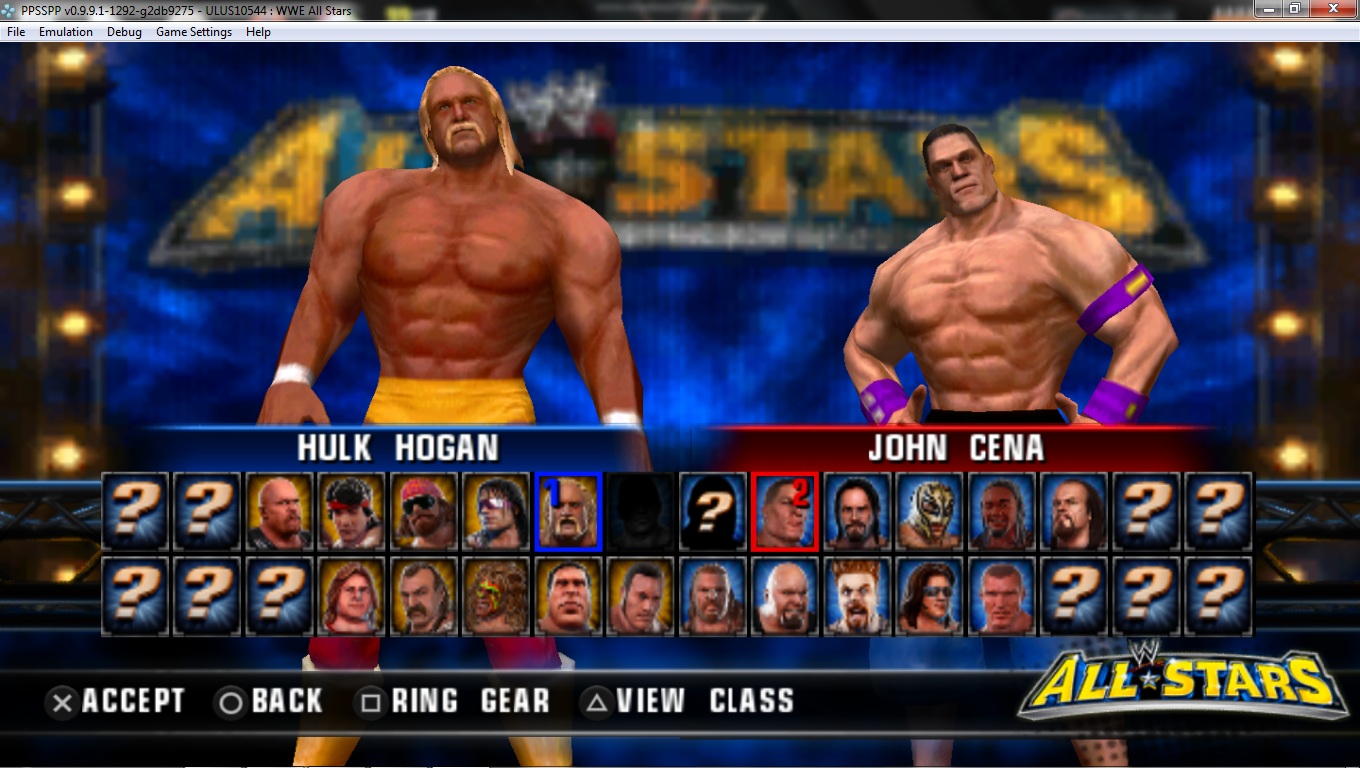This screenshot has width=1360, height=768.
Task: Open the Game Settings menu
Action: point(194,32)
